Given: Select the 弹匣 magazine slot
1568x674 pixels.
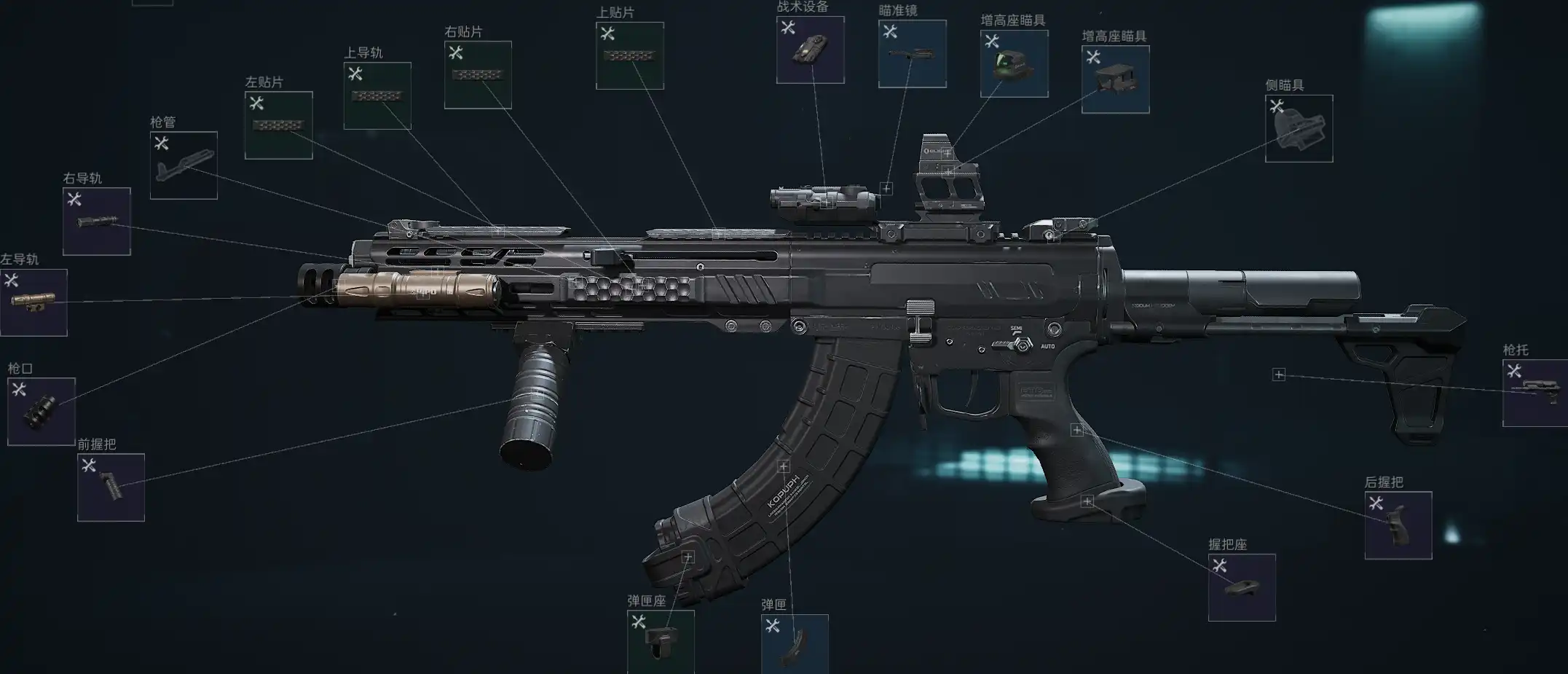Looking at the screenshot, I should pos(795,644).
